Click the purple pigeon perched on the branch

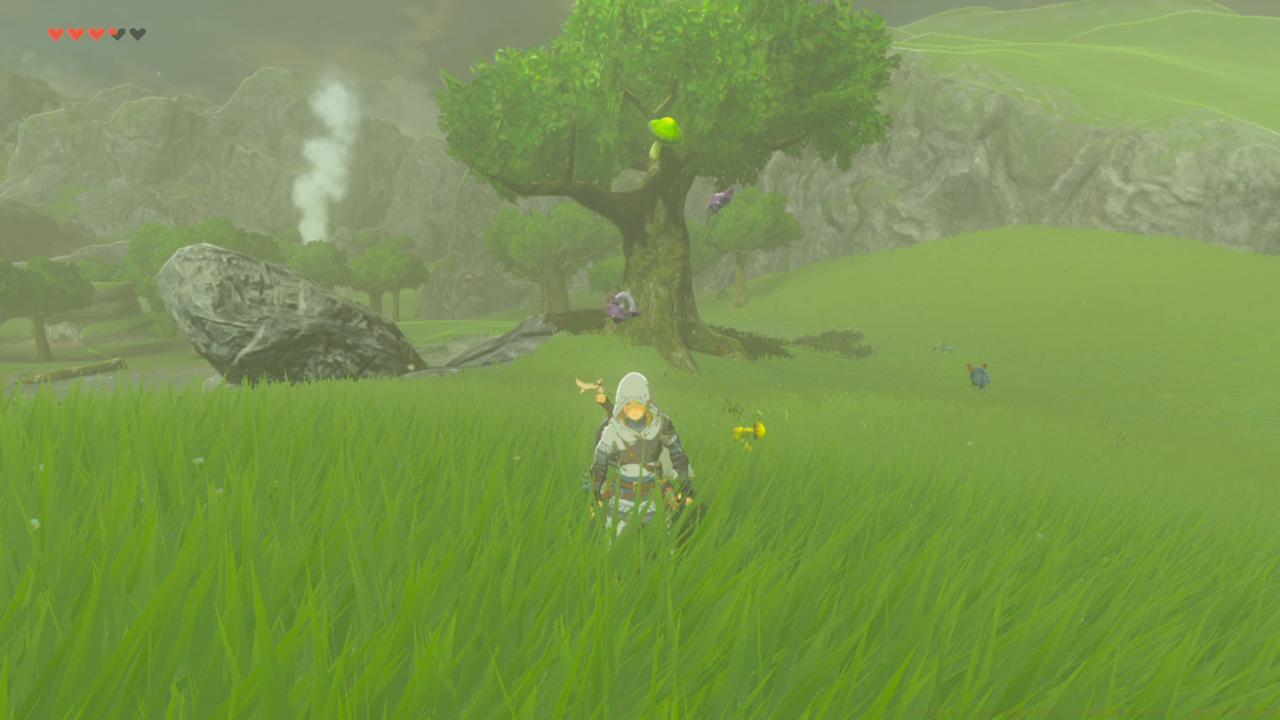click(720, 198)
